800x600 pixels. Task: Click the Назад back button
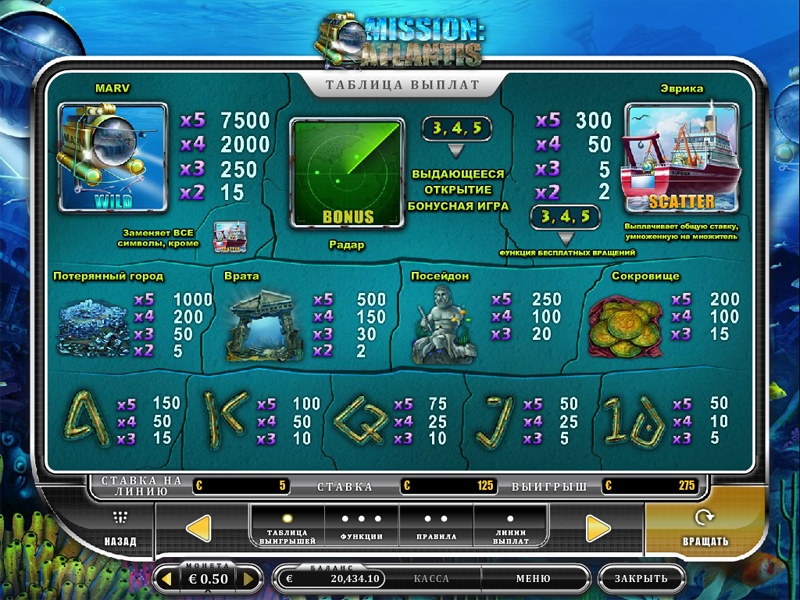click(121, 529)
